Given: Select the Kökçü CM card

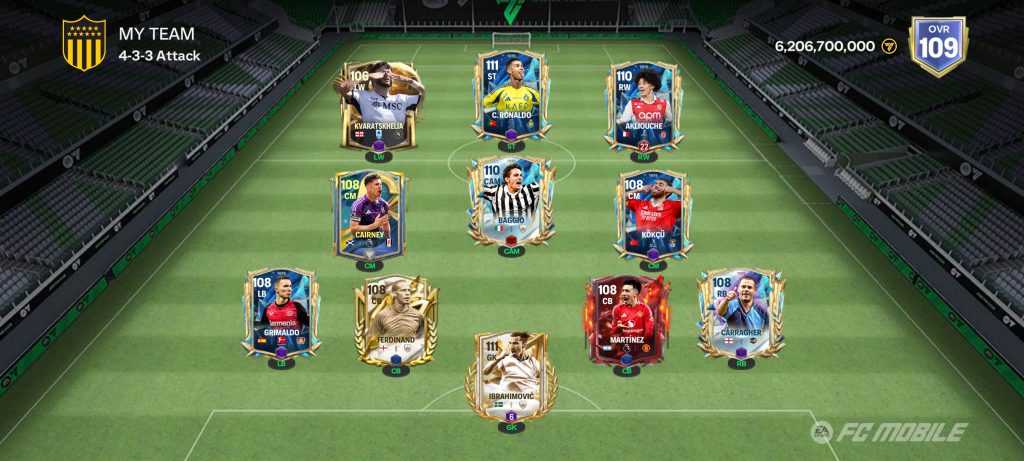Looking at the screenshot, I should [651, 216].
